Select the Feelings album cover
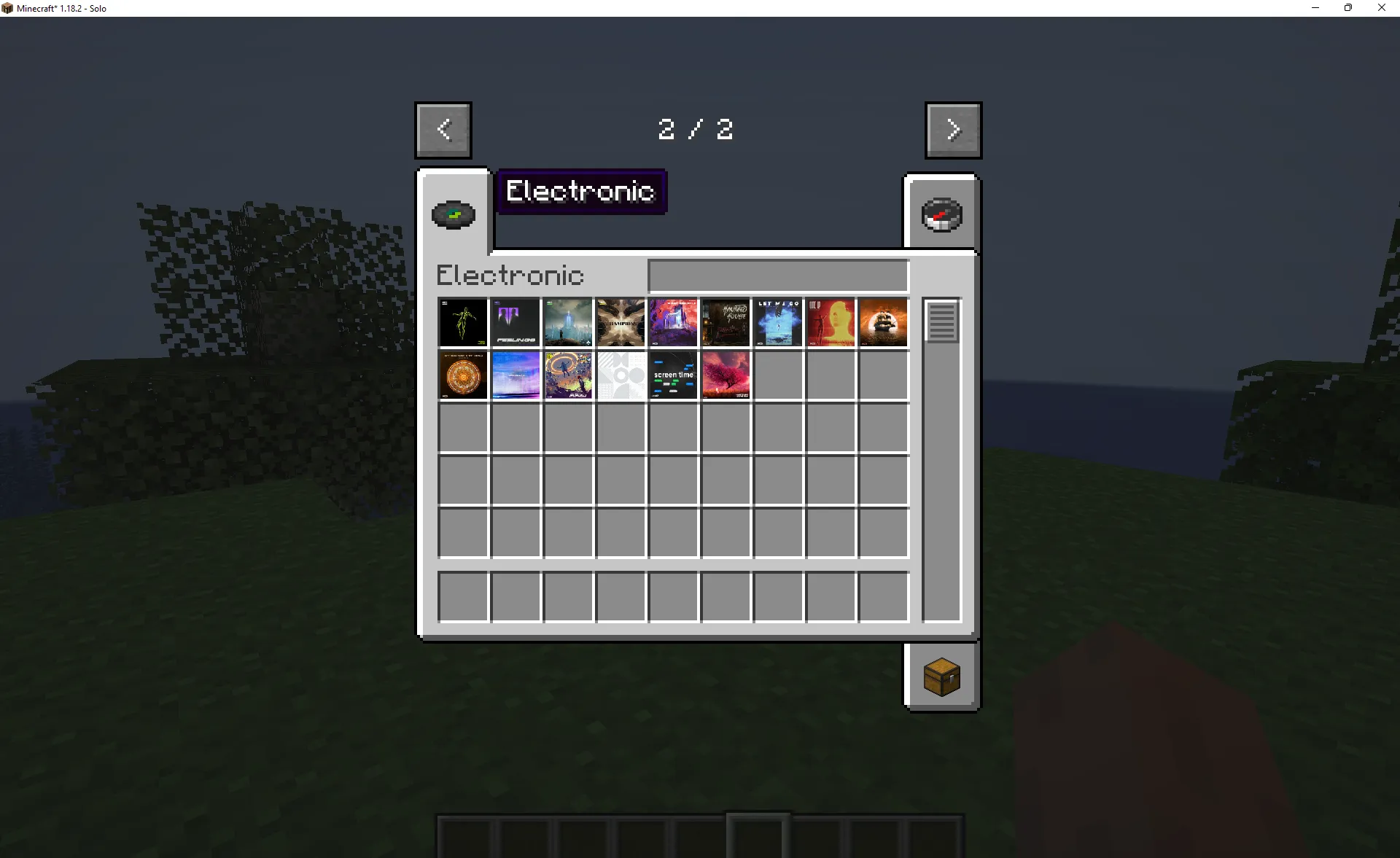This screenshot has height=858, width=1400. pyautogui.click(x=516, y=322)
